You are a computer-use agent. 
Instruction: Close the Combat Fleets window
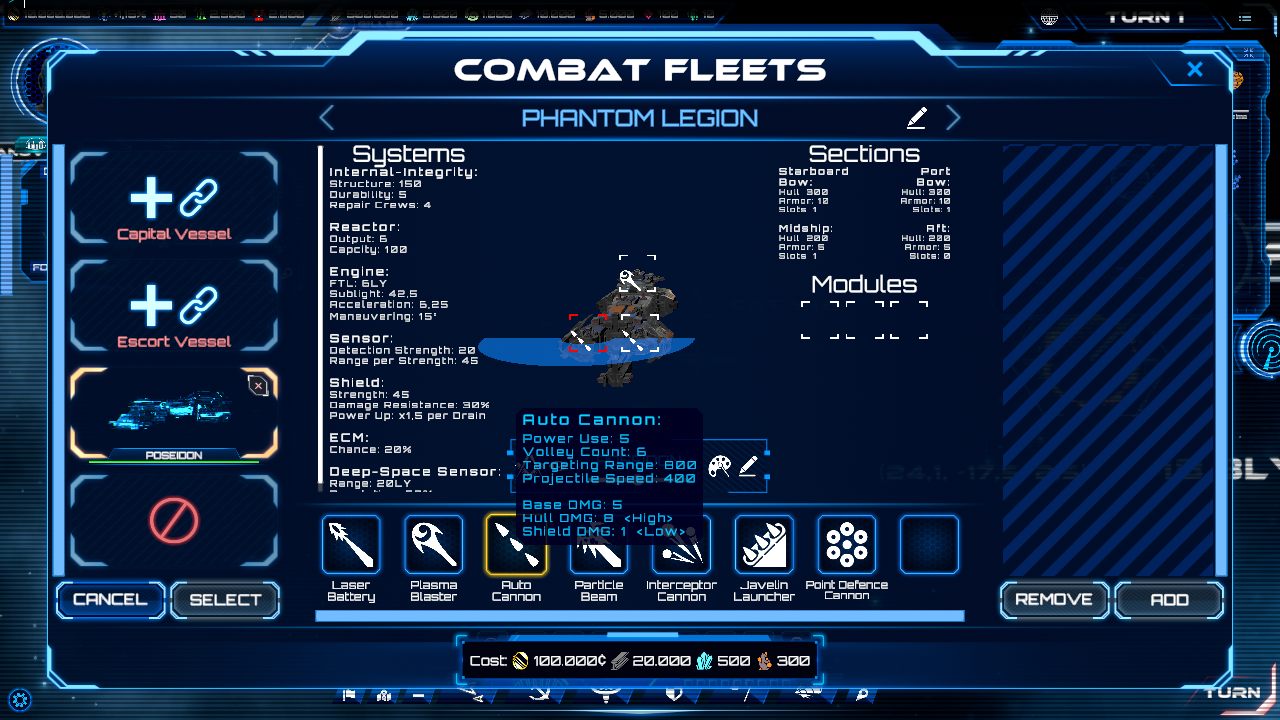tap(1194, 69)
